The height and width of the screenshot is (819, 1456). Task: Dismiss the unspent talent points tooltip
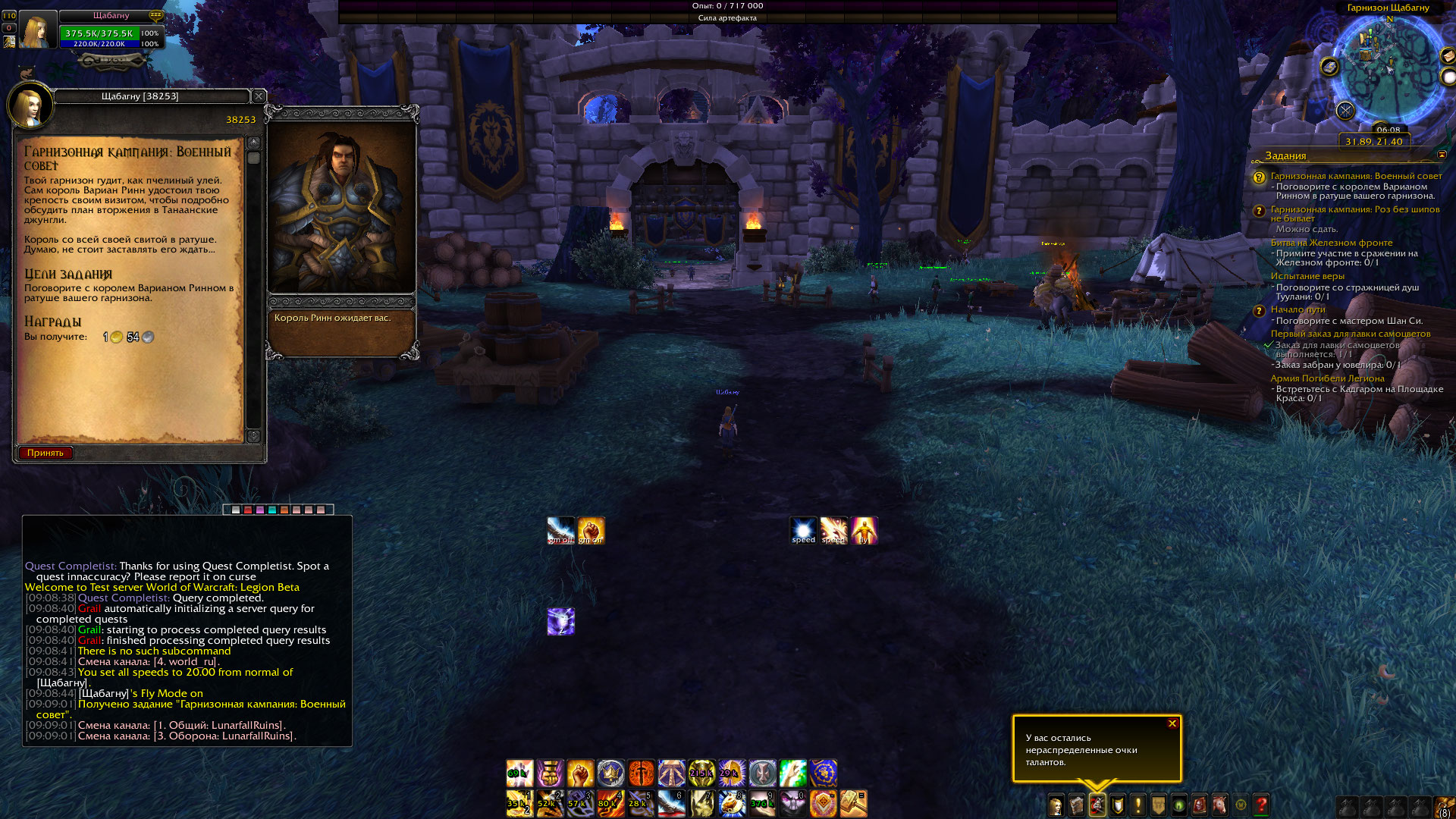(1172, 723)
